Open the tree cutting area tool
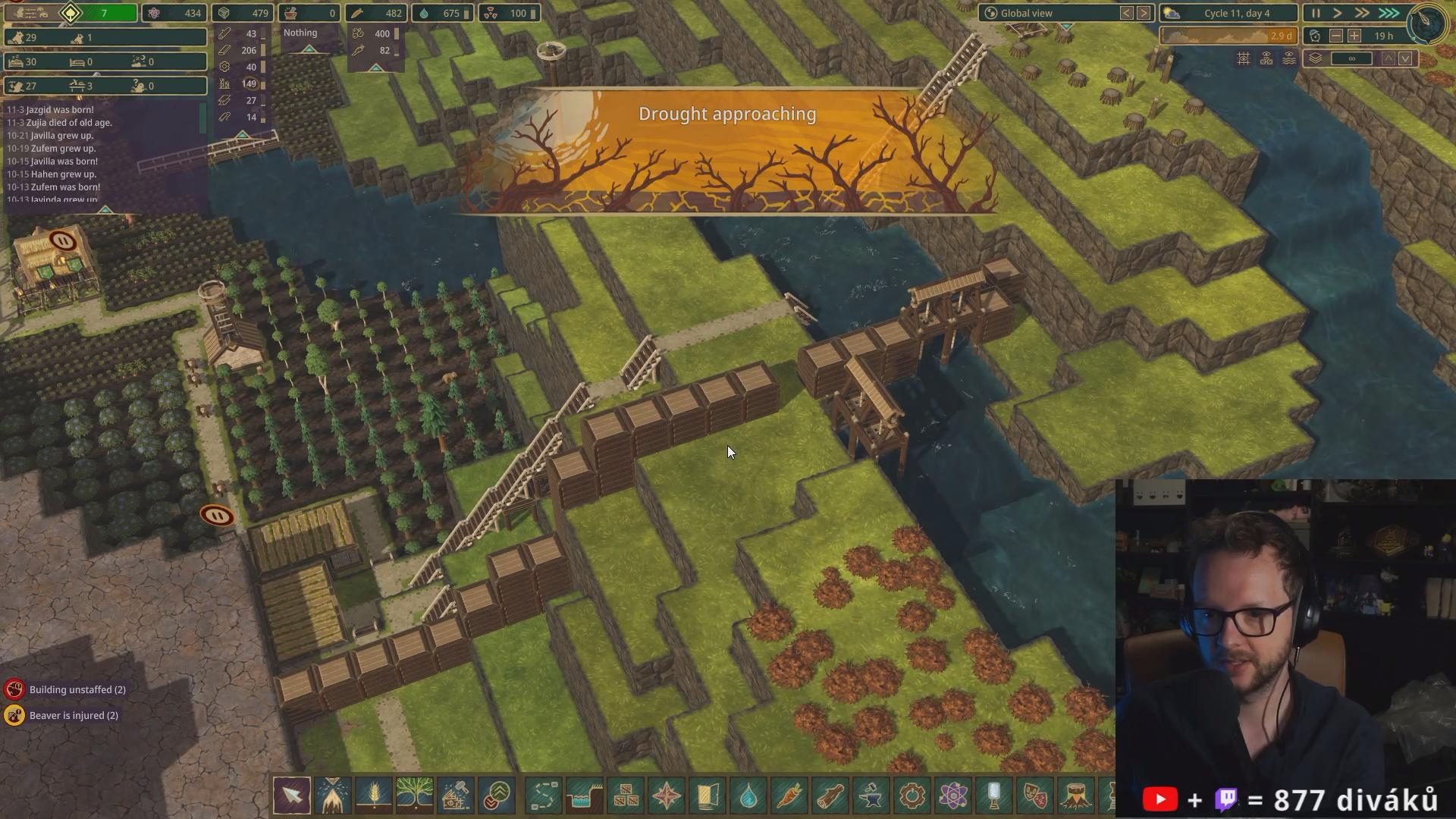This screenshot has height=819, width=1456. pos(333,795)
